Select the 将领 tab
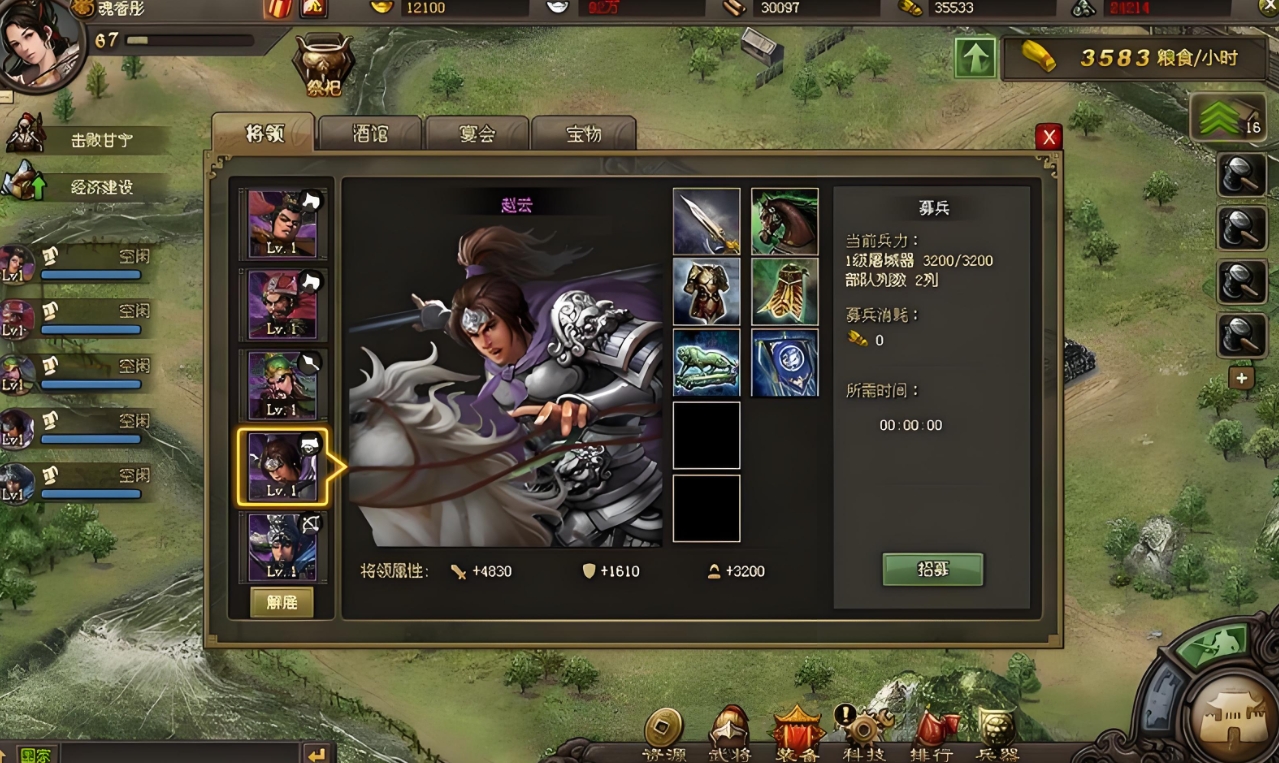 tap(264, 134)
